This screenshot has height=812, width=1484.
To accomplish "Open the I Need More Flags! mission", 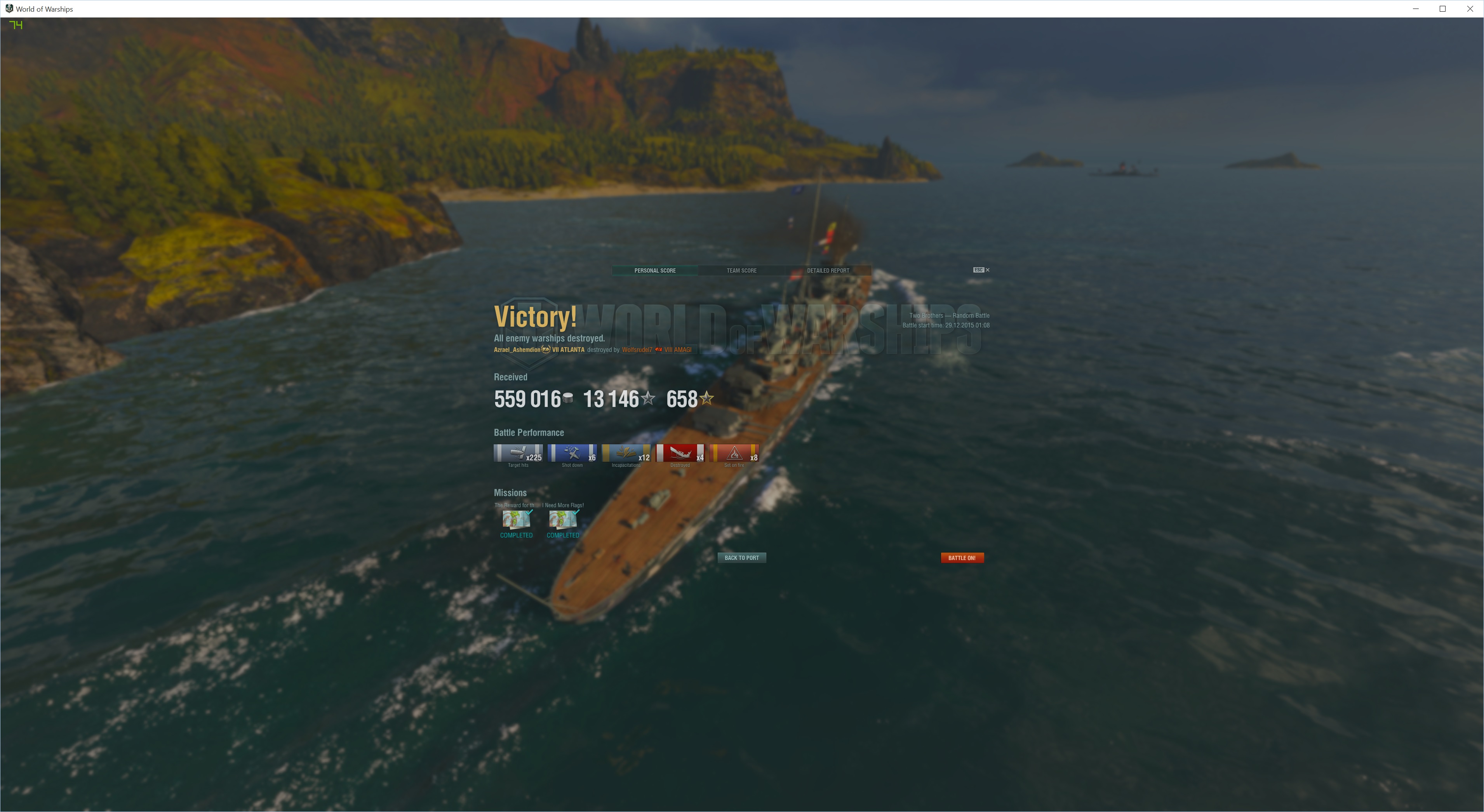I will click(x=563, y=520).
